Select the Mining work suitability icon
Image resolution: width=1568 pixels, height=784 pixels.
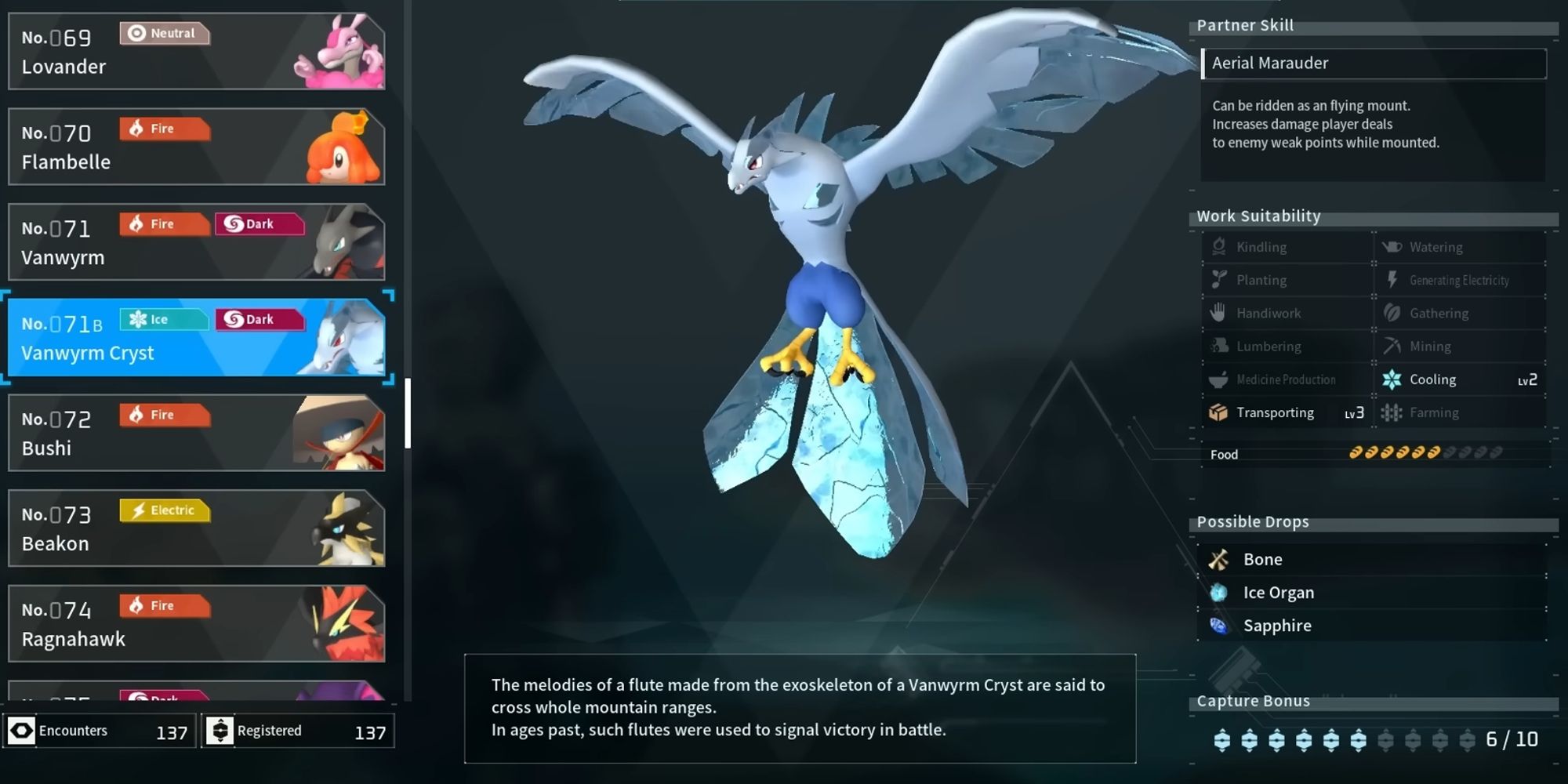1392,346
